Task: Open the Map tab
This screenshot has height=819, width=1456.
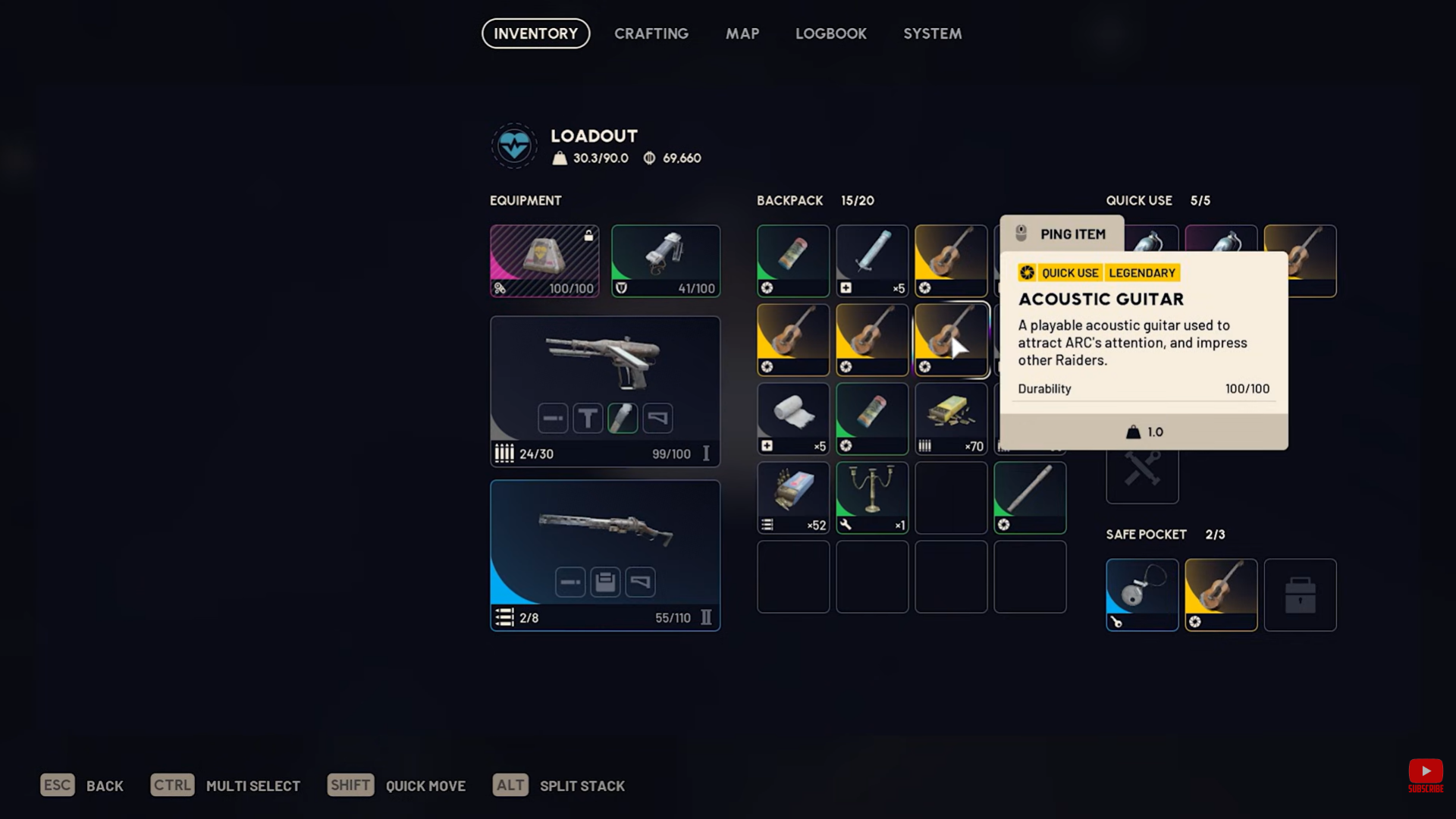Action: pos(742,33)
